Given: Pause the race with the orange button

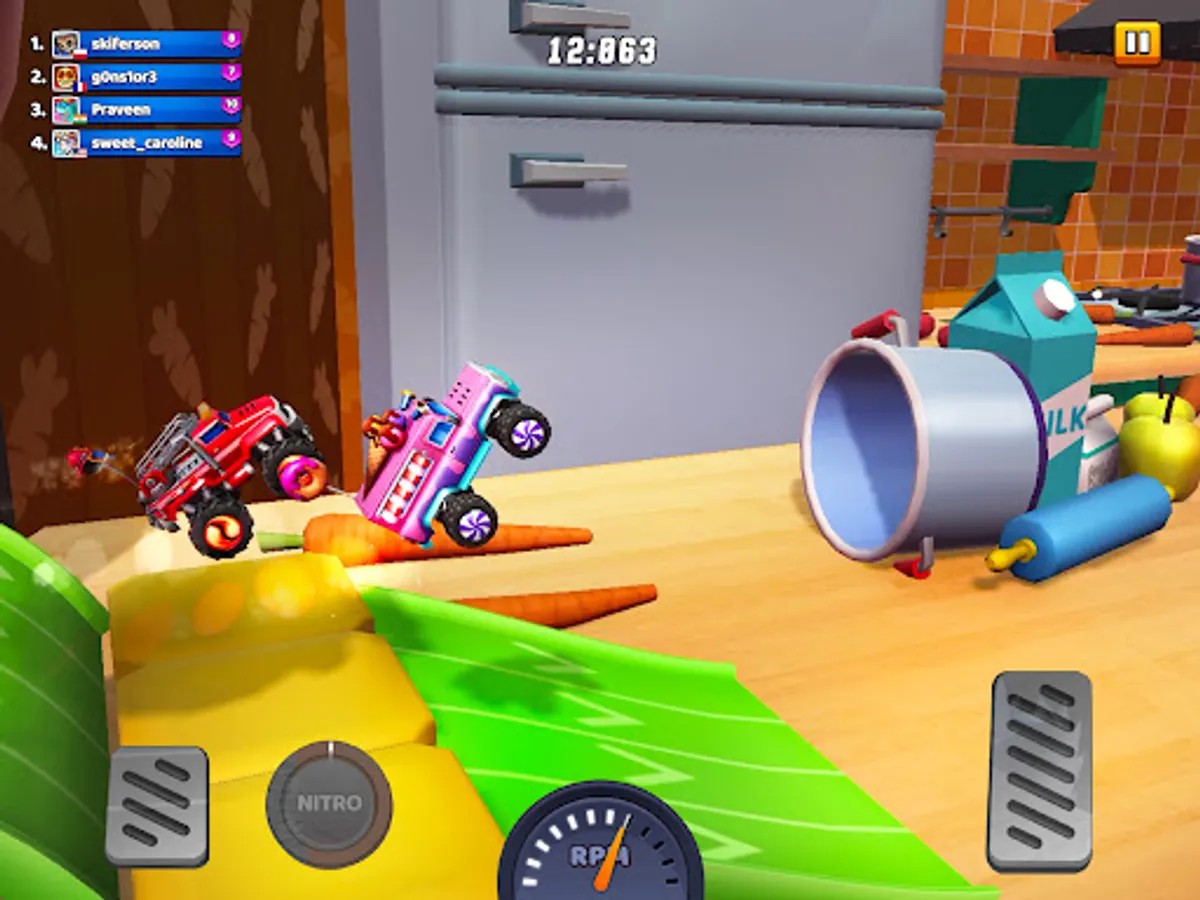Looking at the screenshot, I should [1137, 43].
